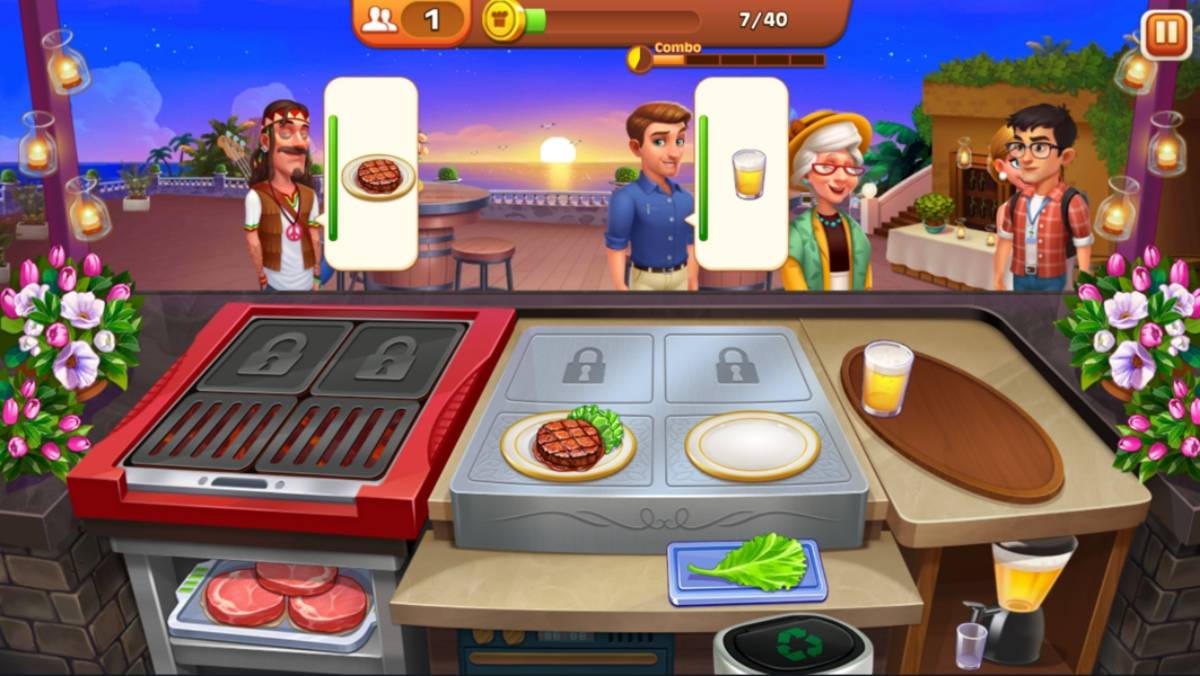Select the empty white plate
This screenshot has width=1200, height=676.
pos(752,445)
